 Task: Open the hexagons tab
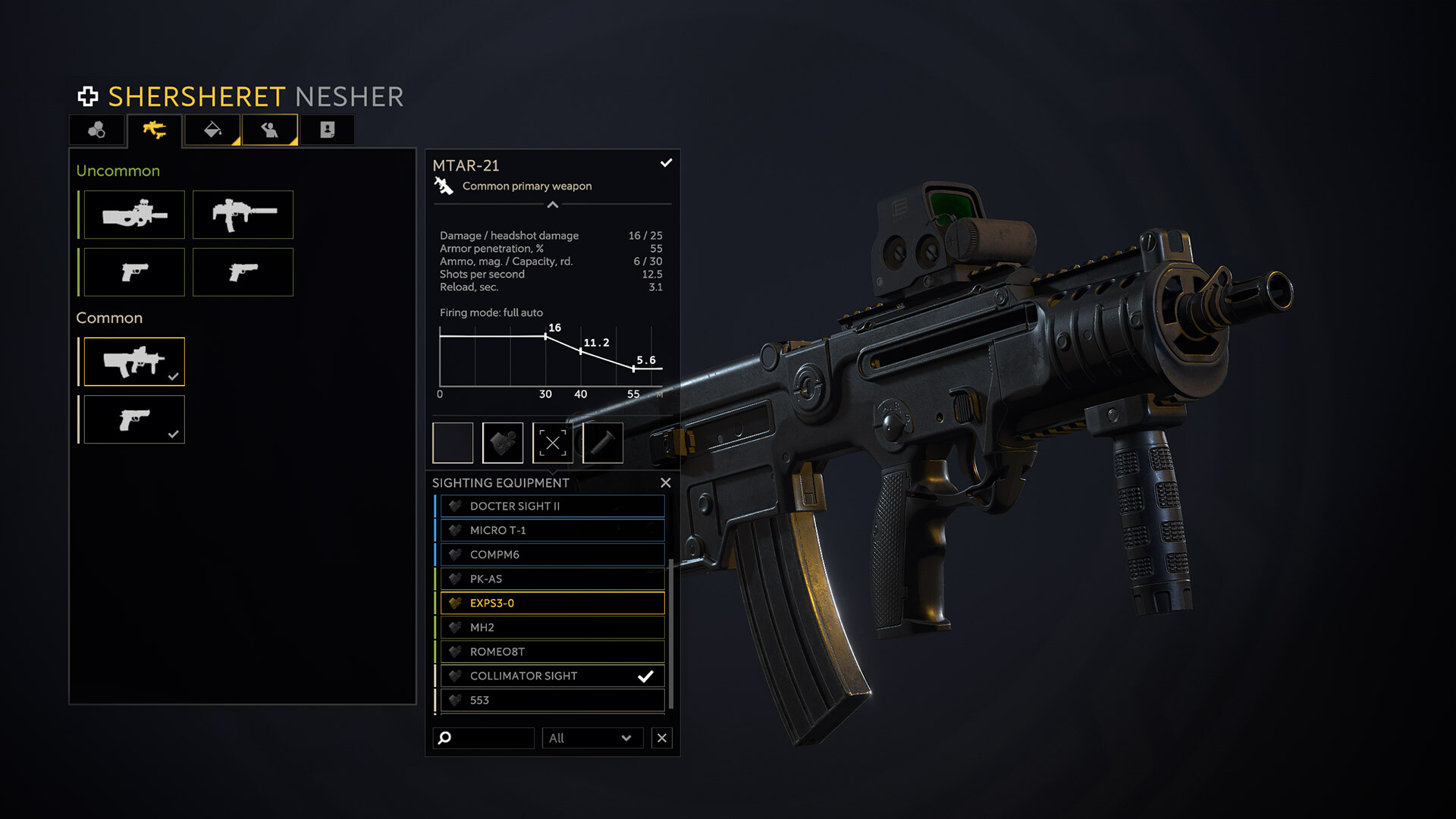[97, 130]
